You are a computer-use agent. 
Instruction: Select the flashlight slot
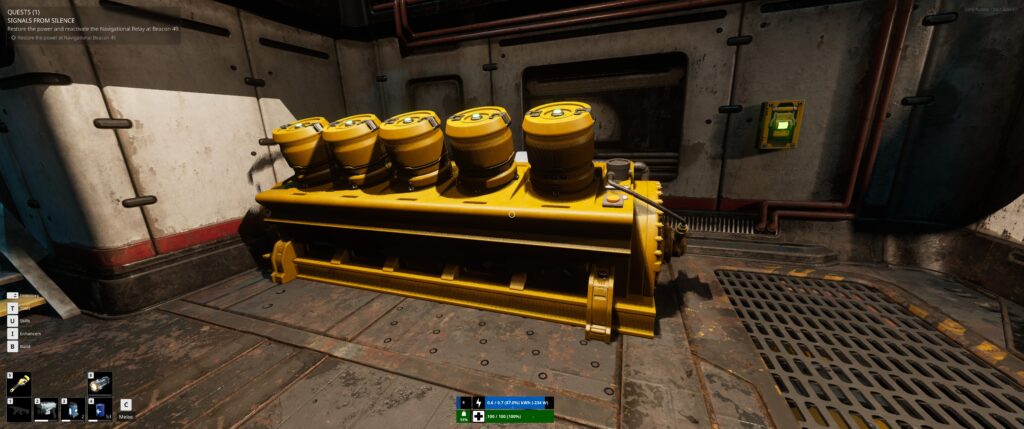(x=100, y=384)
